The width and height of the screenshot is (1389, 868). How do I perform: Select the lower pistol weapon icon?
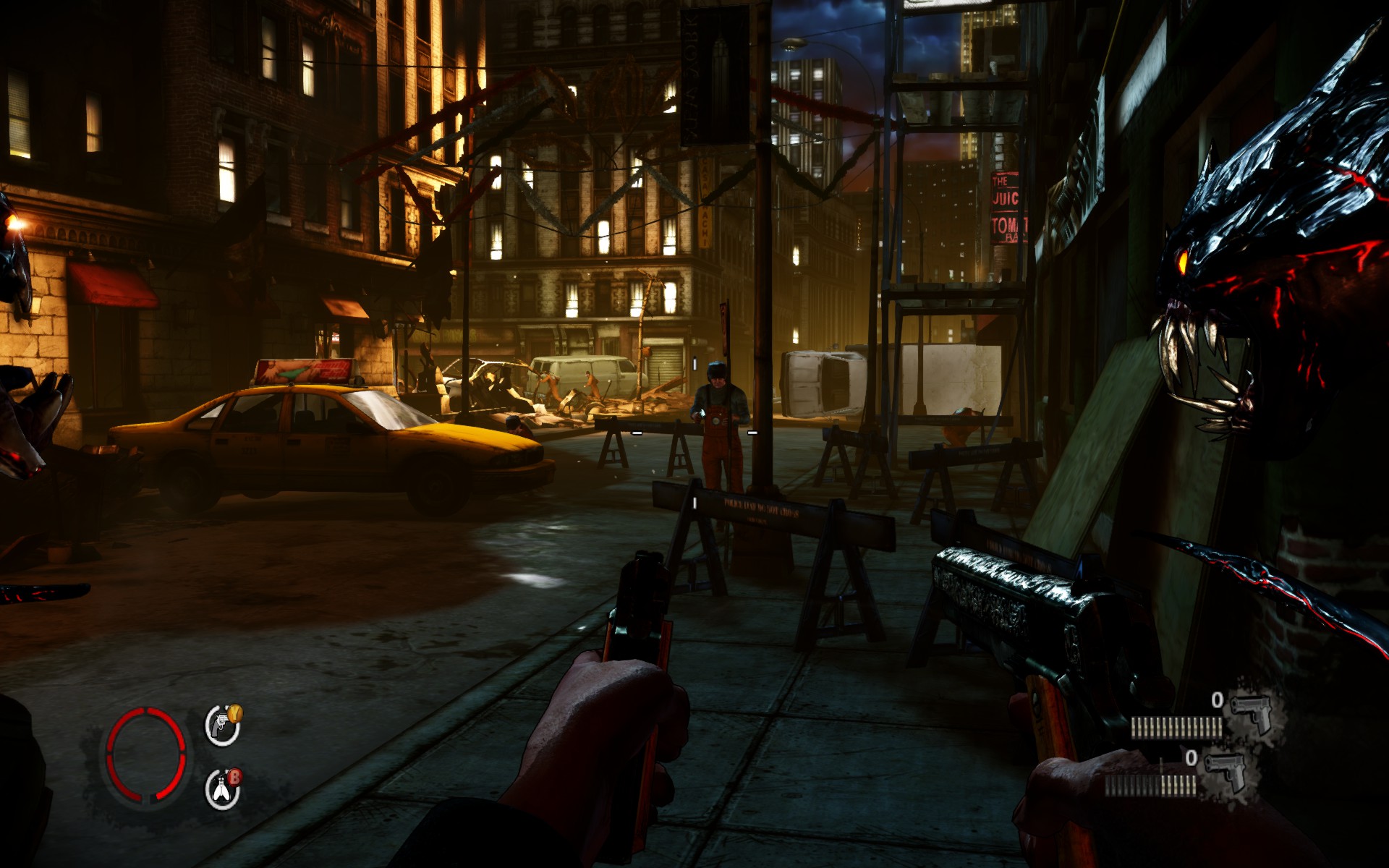[x=1225, y=770]
